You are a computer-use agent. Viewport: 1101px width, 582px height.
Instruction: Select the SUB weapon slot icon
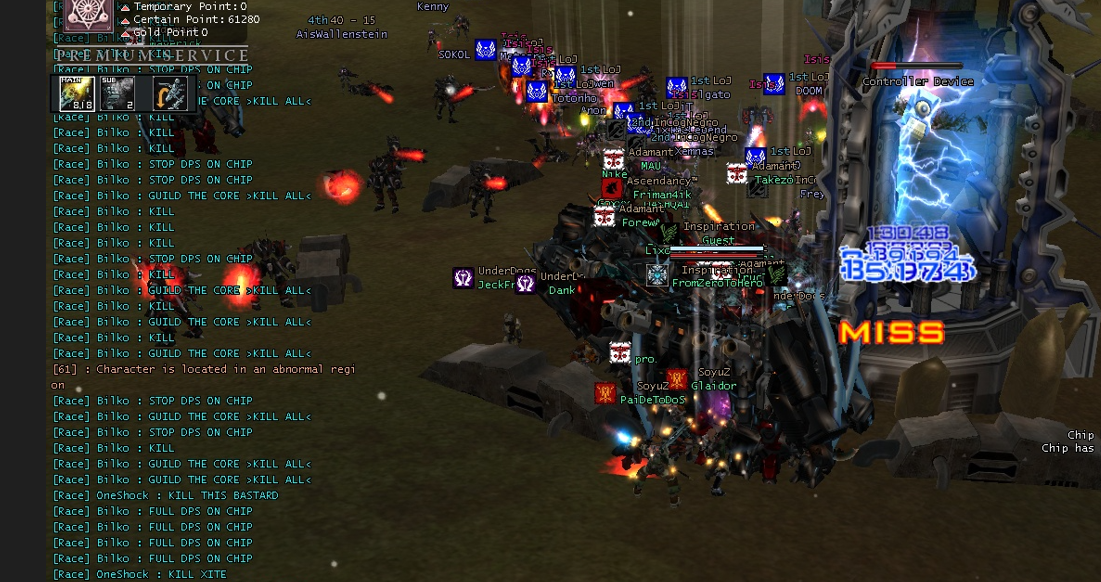119,94
